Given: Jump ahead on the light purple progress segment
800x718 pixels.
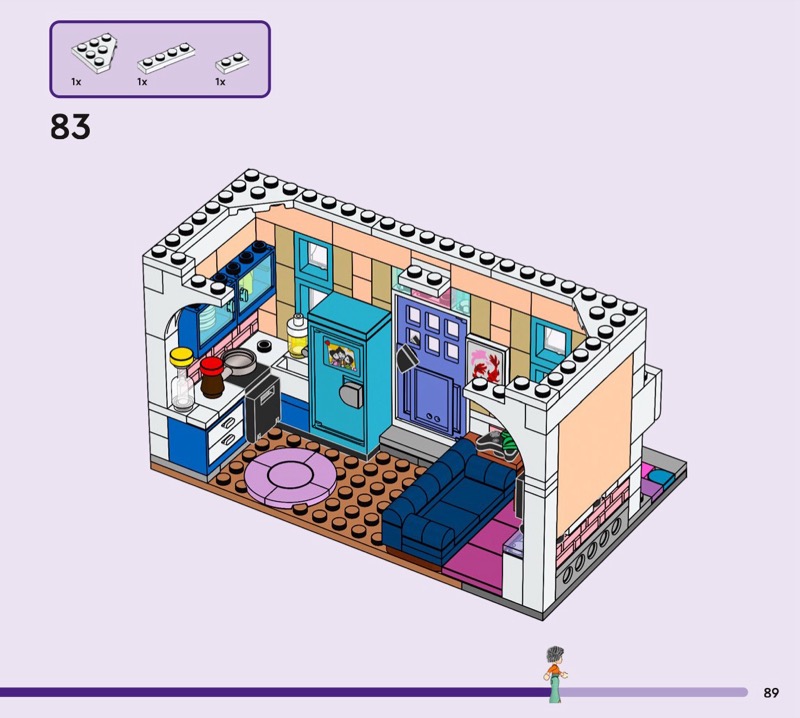Looking at the screenshot, I should point(658,691).
